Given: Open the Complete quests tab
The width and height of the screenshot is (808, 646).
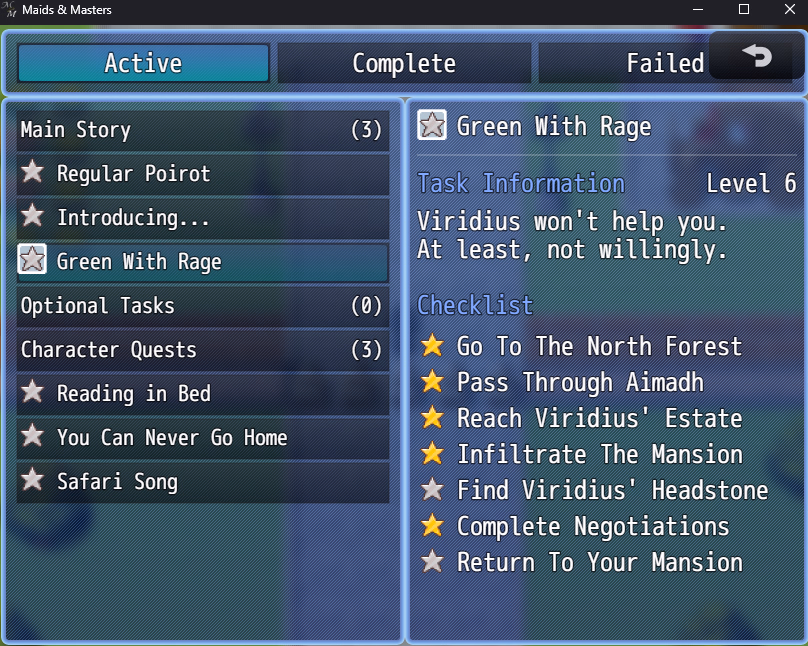Looking at the screenshot, I should (404, 64).
